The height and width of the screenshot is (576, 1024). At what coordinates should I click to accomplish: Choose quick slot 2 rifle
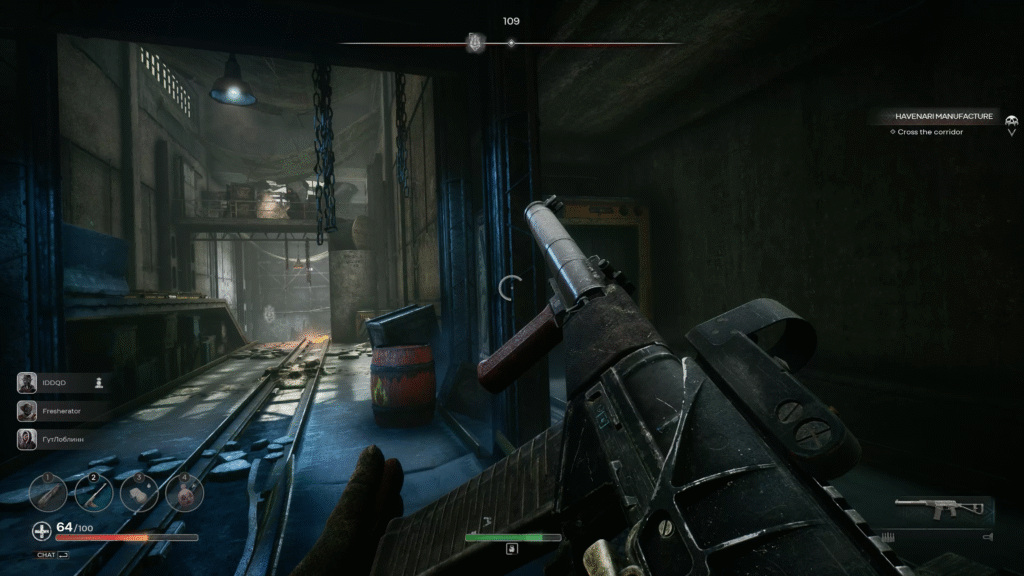[94, 492]
